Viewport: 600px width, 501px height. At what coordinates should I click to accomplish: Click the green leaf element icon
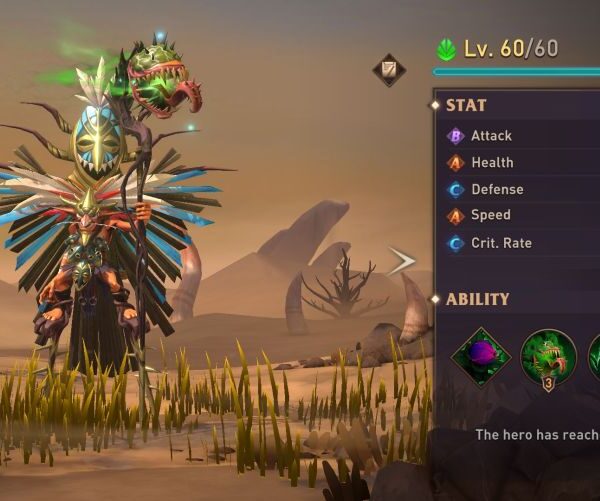click(446, 49)
